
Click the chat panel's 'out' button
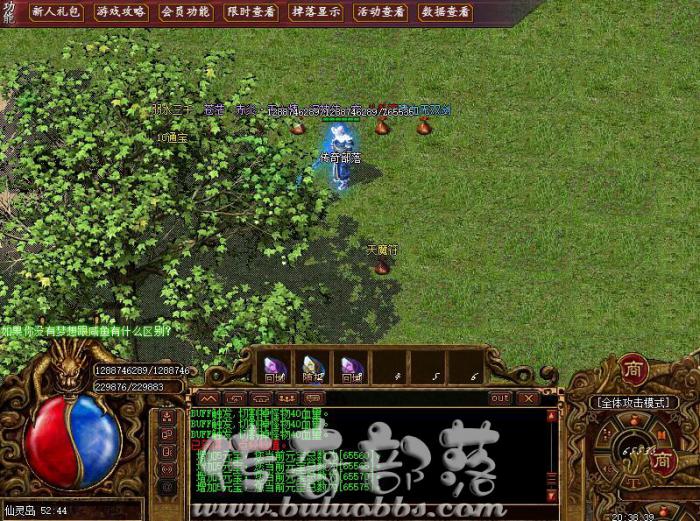point(500,398)
